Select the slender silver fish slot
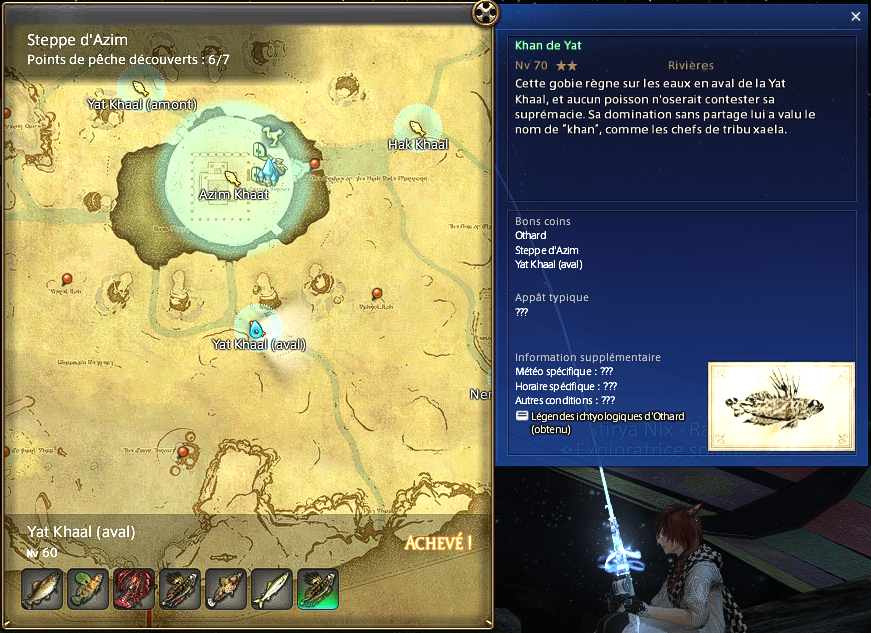 (x=272, y=589)
